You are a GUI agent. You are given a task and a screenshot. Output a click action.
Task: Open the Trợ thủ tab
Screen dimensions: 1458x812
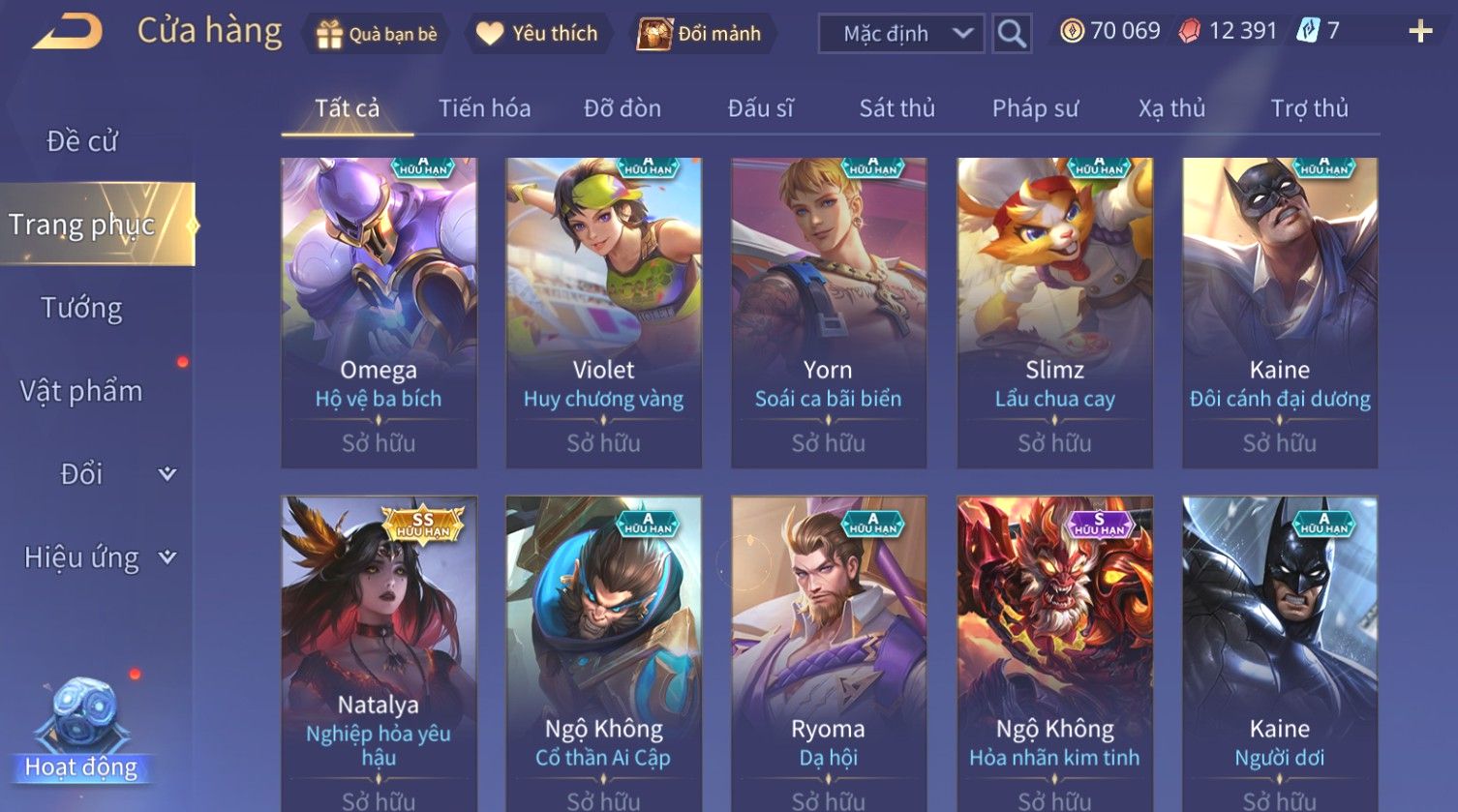1309,108
